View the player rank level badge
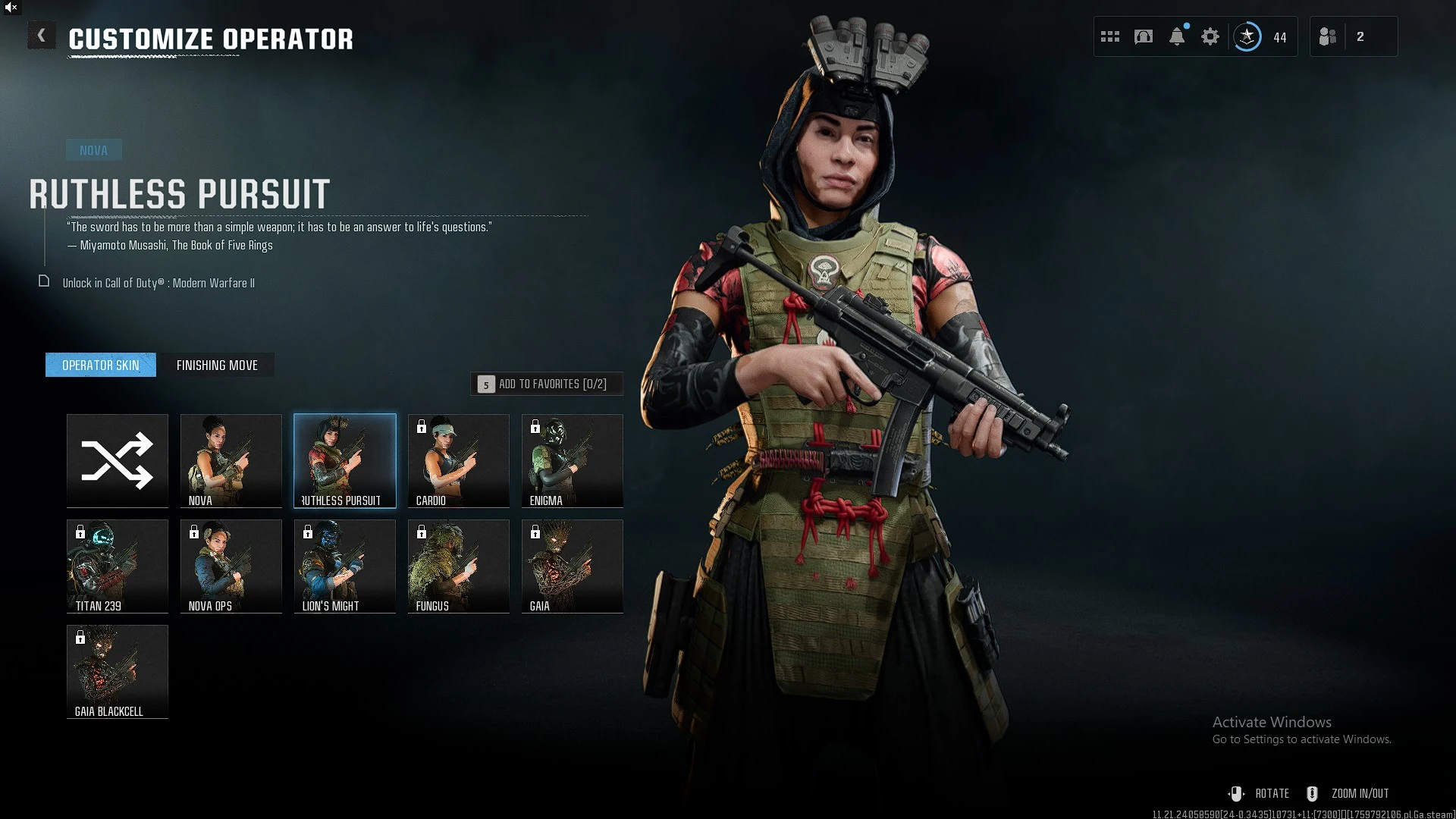1456x819 pixels. [x=1247, y=36]
